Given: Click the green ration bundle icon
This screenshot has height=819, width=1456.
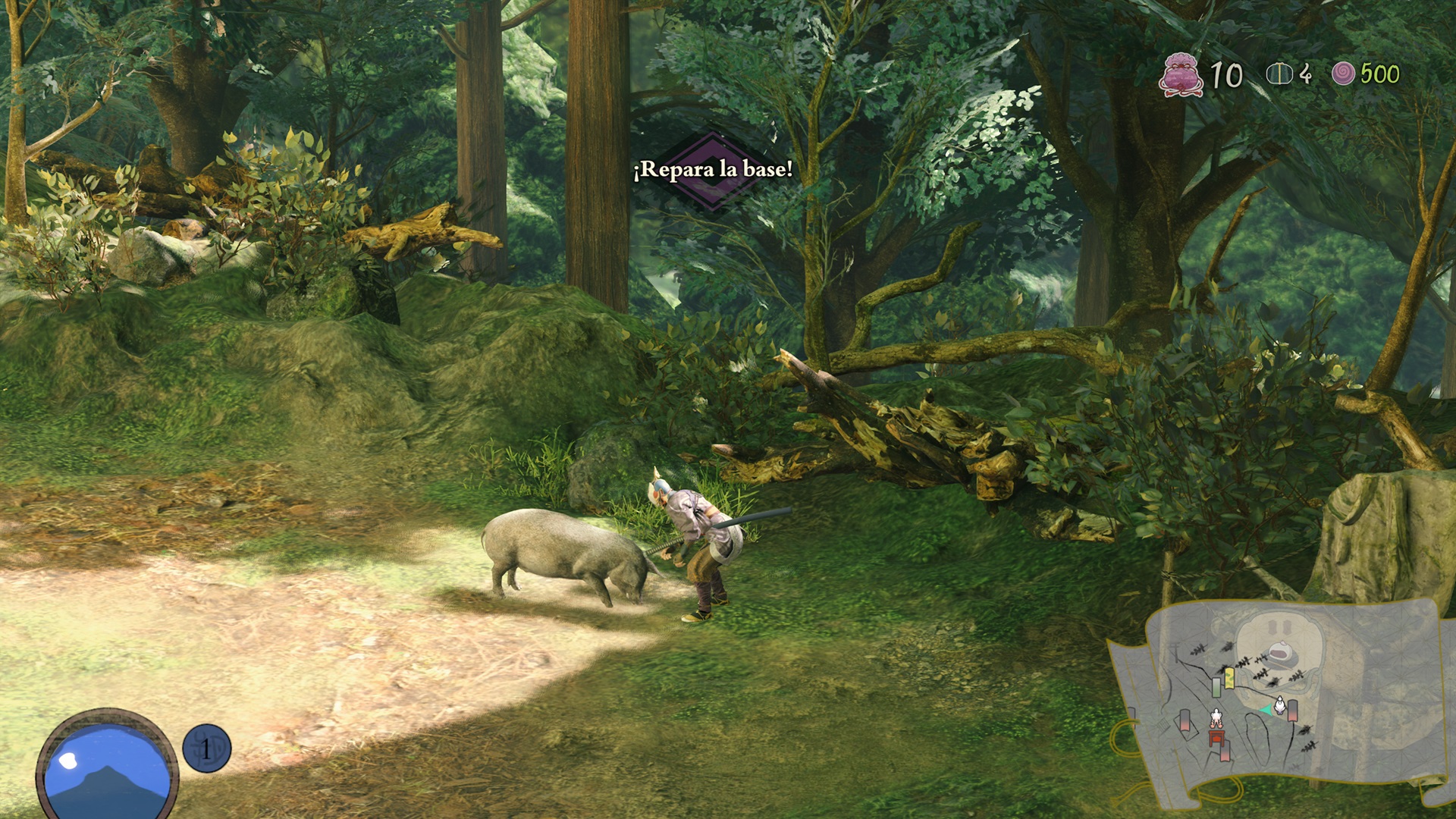Looking at the screenshot, I should pos(1279,74).
